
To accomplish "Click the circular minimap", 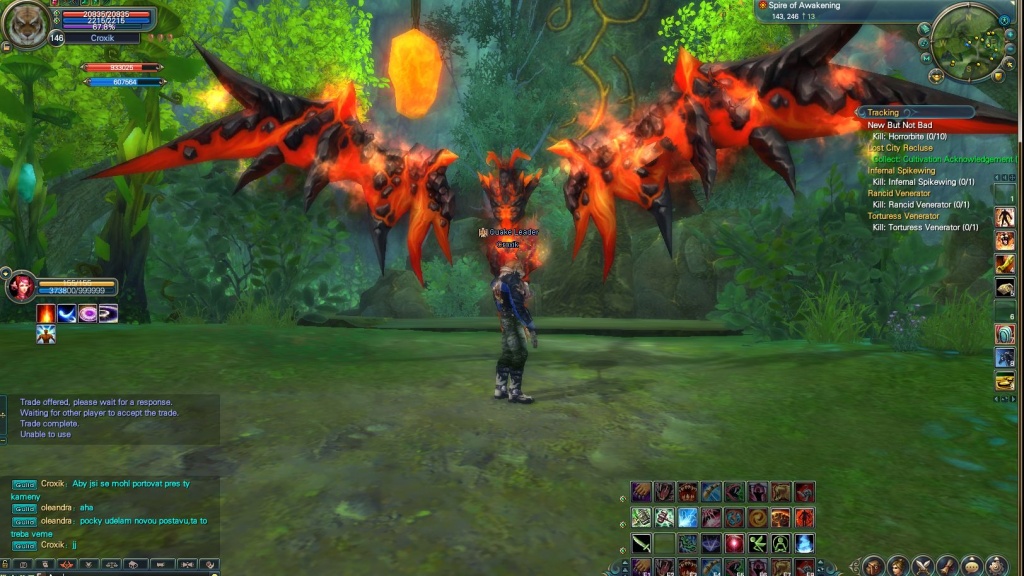I will [967, 42].
